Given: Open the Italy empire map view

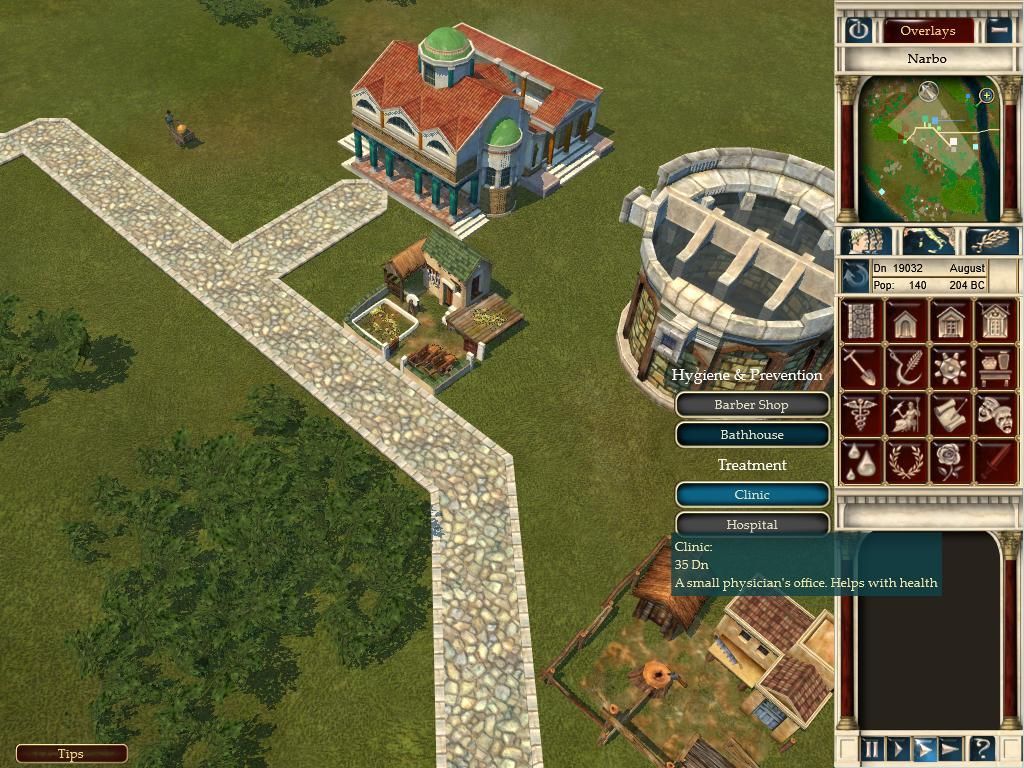Looking at the screenshot, I should 929,242.
